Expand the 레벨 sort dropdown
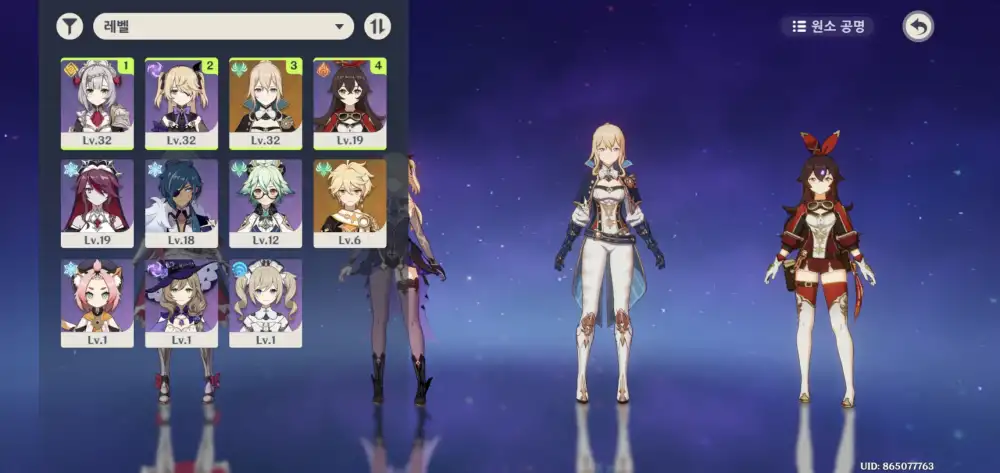The height and width of the screenshot is (473, 1000). pyautogui.click(x=223, y=26)
